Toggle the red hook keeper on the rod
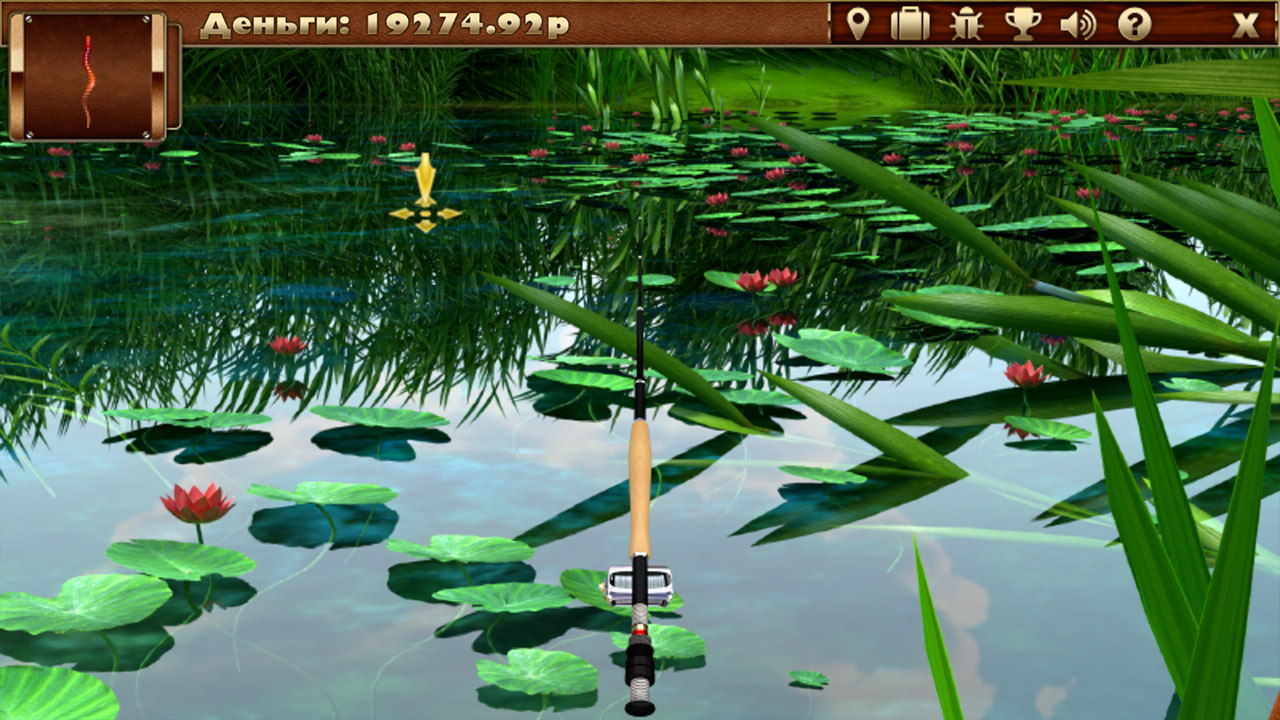The height and width of the screenshot is (720, 1280). click(641, 632)
